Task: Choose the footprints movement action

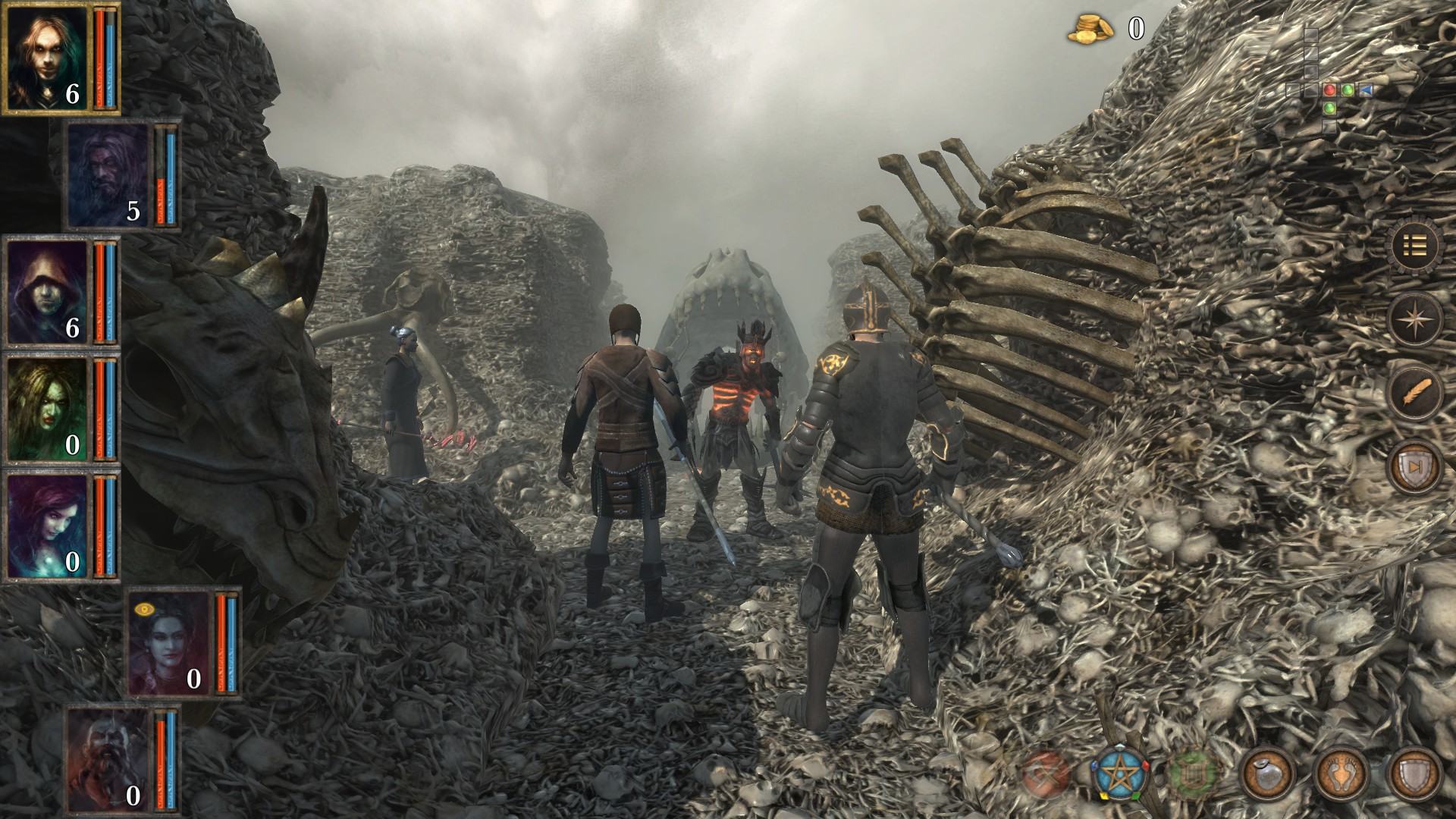Action: (x=1341, y=773)
